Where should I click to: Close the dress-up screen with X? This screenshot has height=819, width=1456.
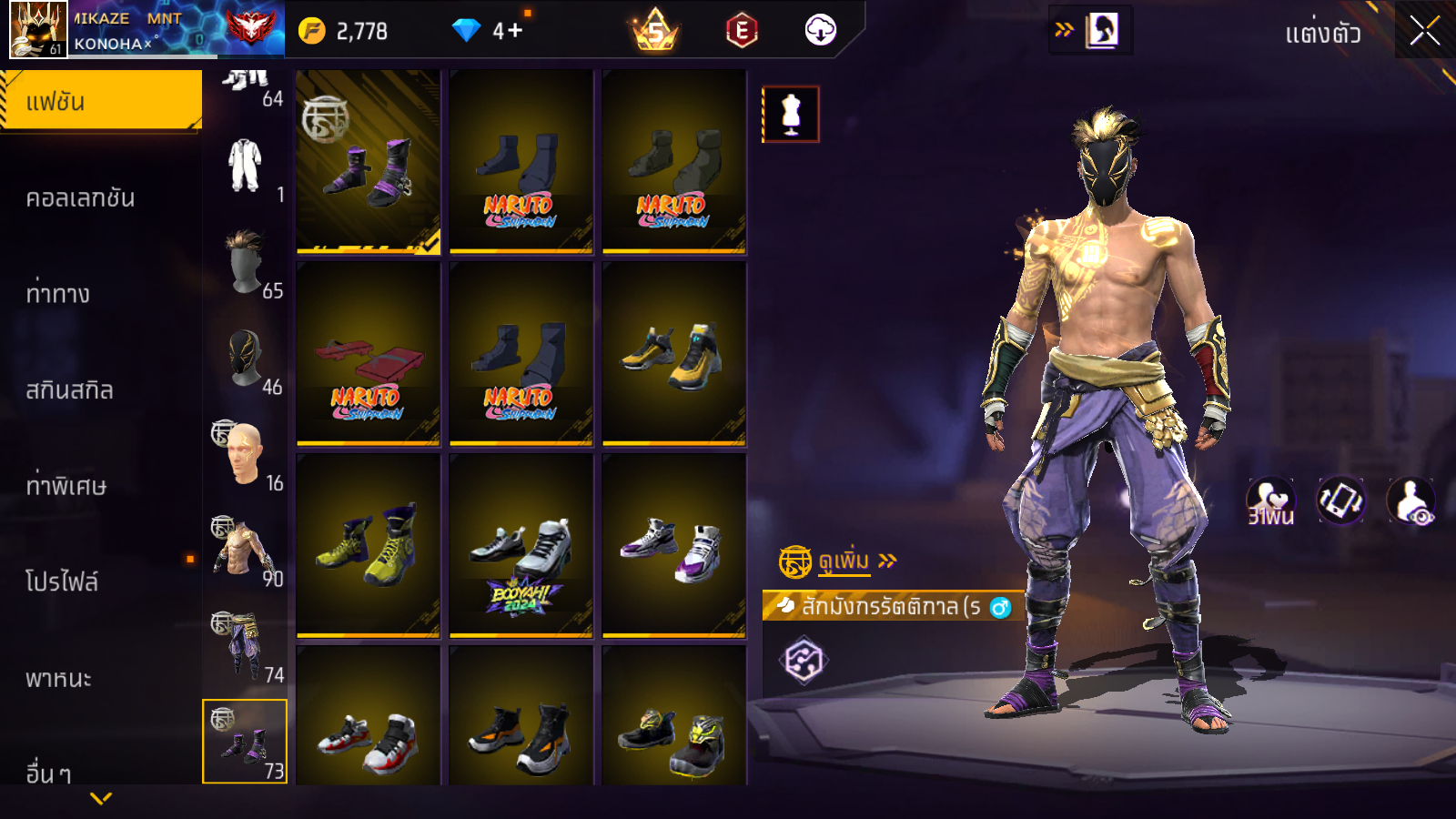[x=1424, y=32]
